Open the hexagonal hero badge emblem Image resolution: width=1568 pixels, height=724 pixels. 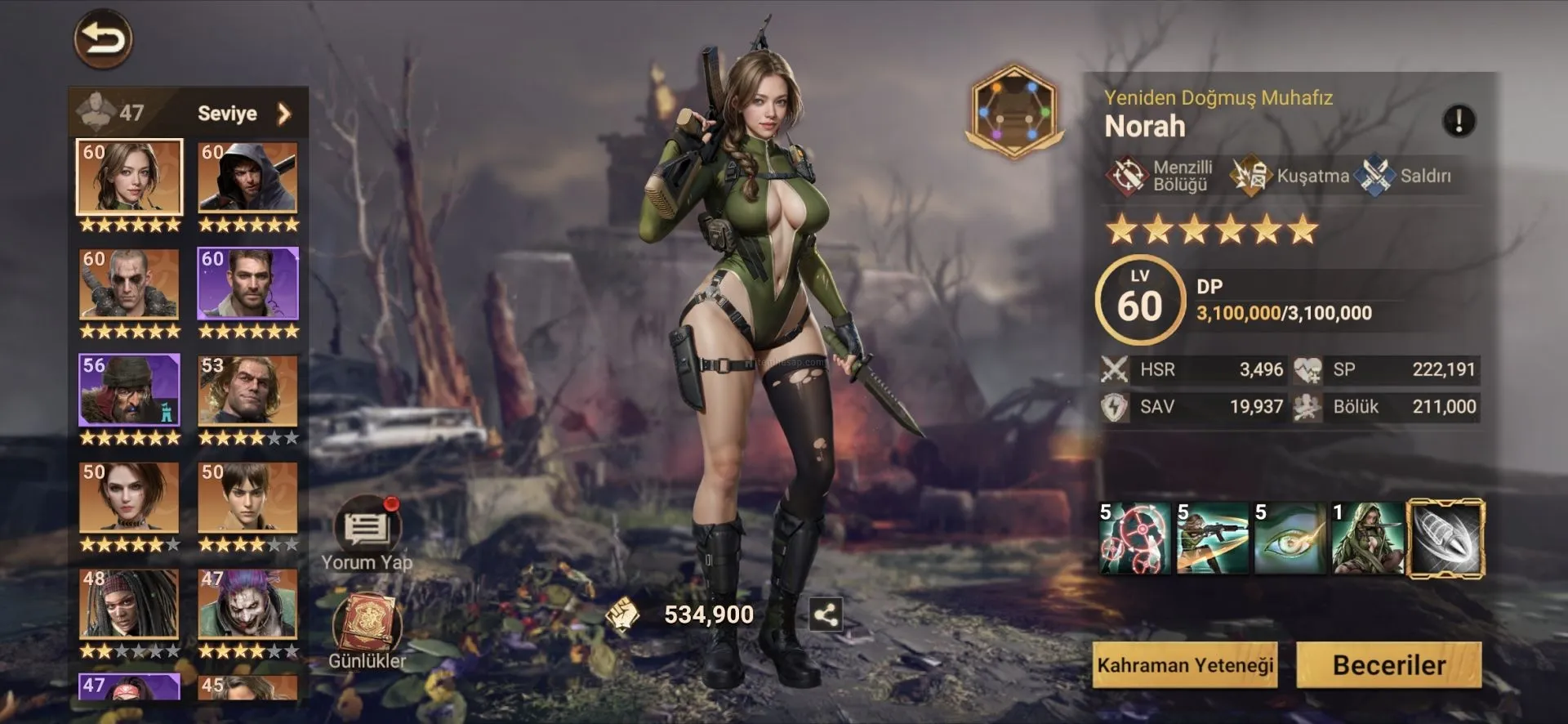coord(1014,111)
